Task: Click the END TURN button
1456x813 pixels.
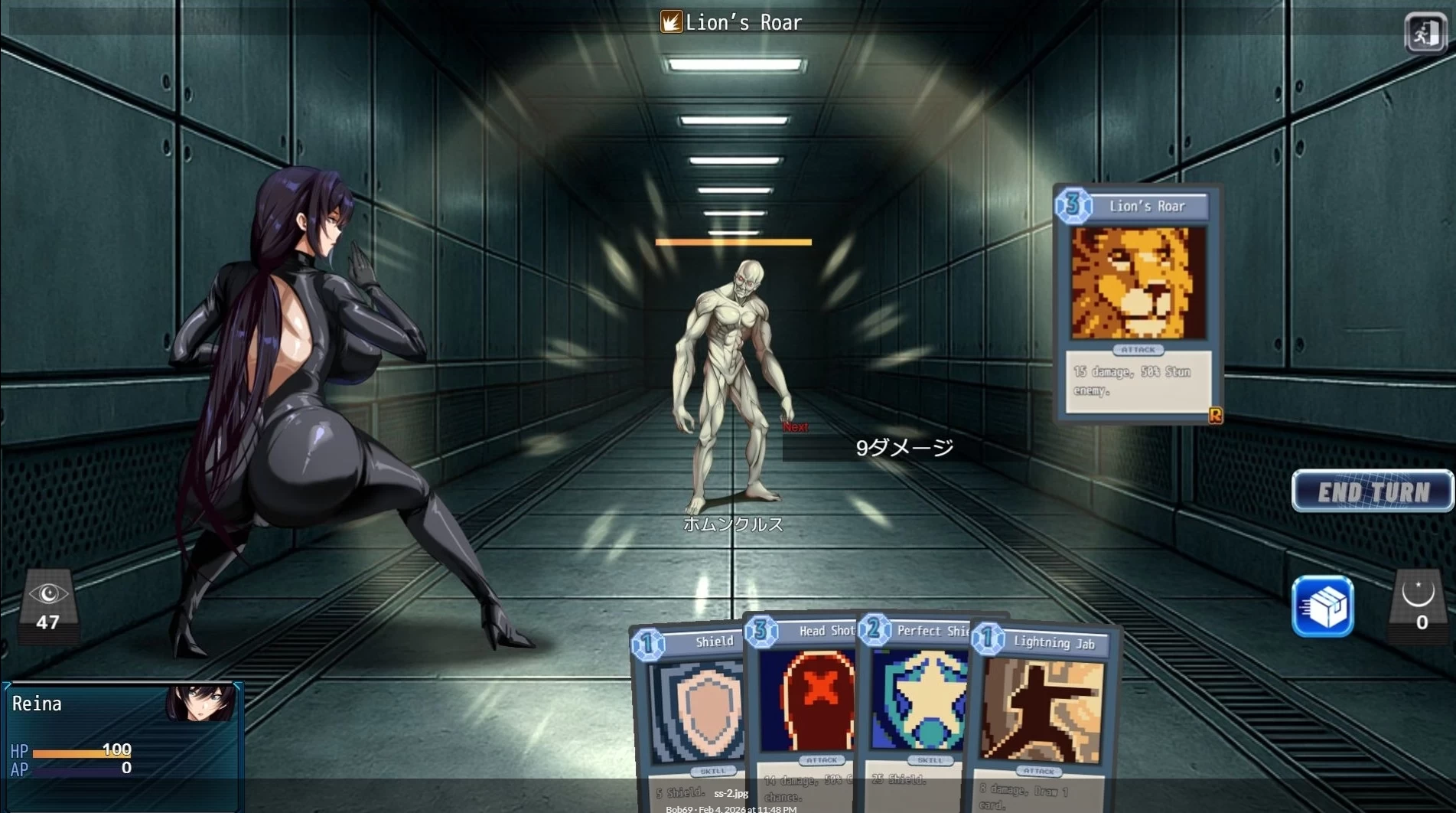Action: 1373,491
